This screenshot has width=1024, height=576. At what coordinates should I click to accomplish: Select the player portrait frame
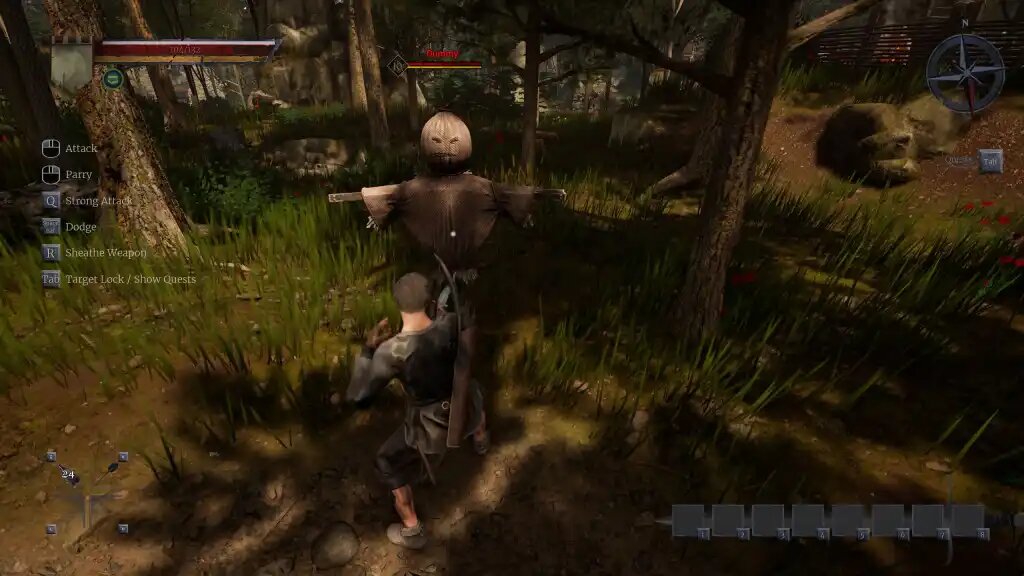(71, 65)
